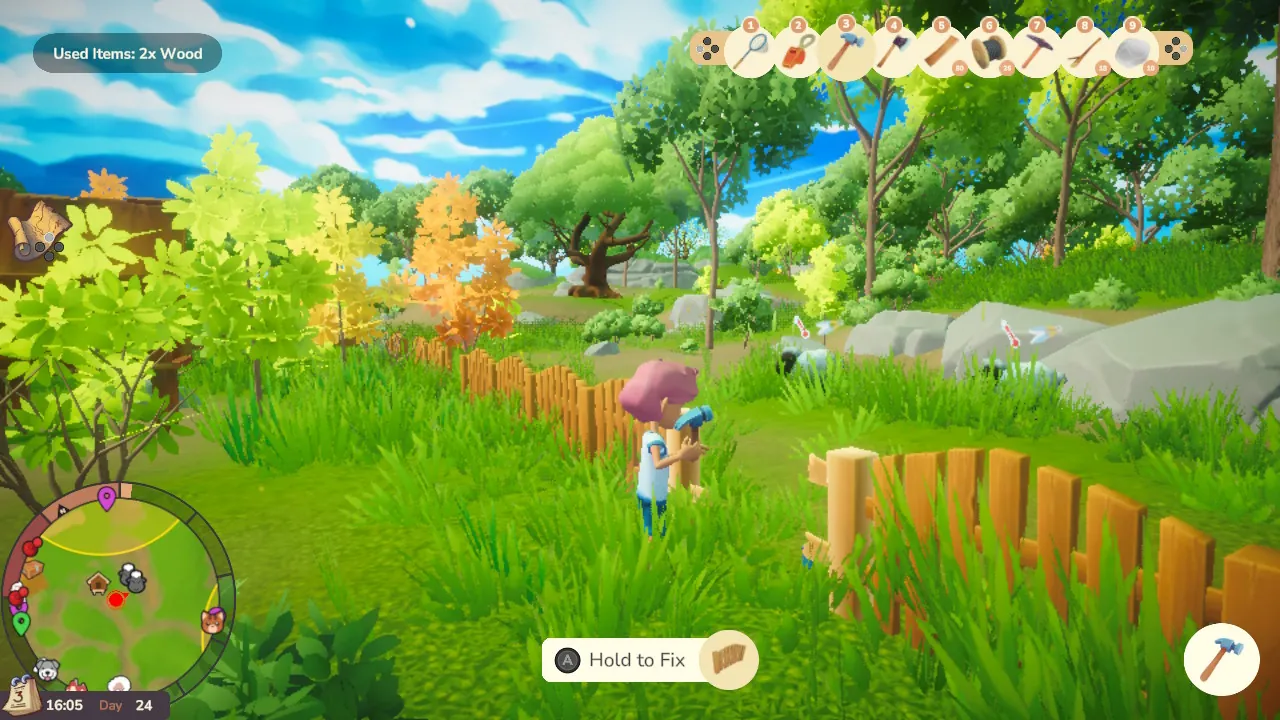Image resolution: width=1280 pixels, height=720 pixels.
Task: Select the purple pin on the minimap
Action: [107, 497]
